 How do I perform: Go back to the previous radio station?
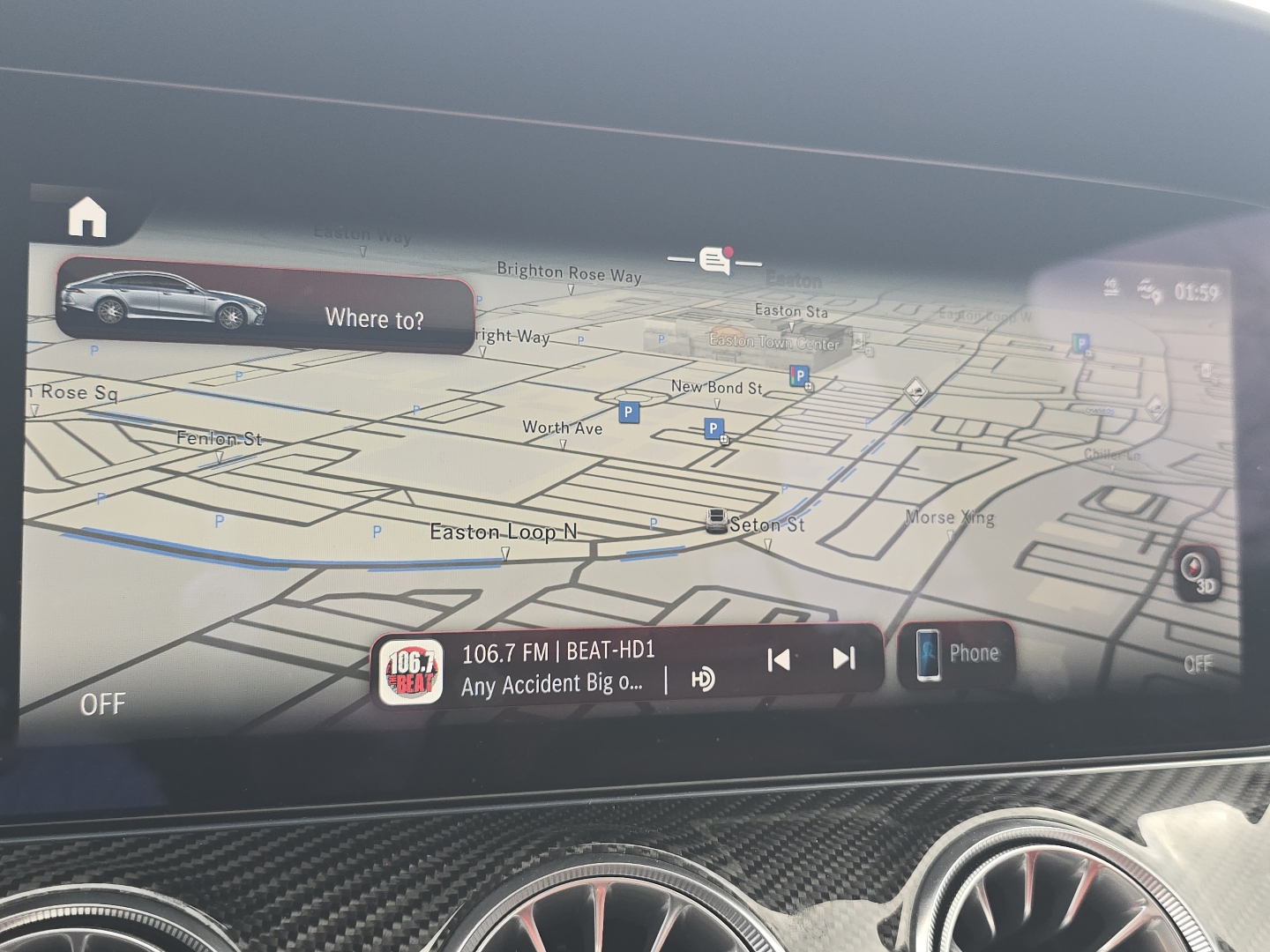(779, 658)
